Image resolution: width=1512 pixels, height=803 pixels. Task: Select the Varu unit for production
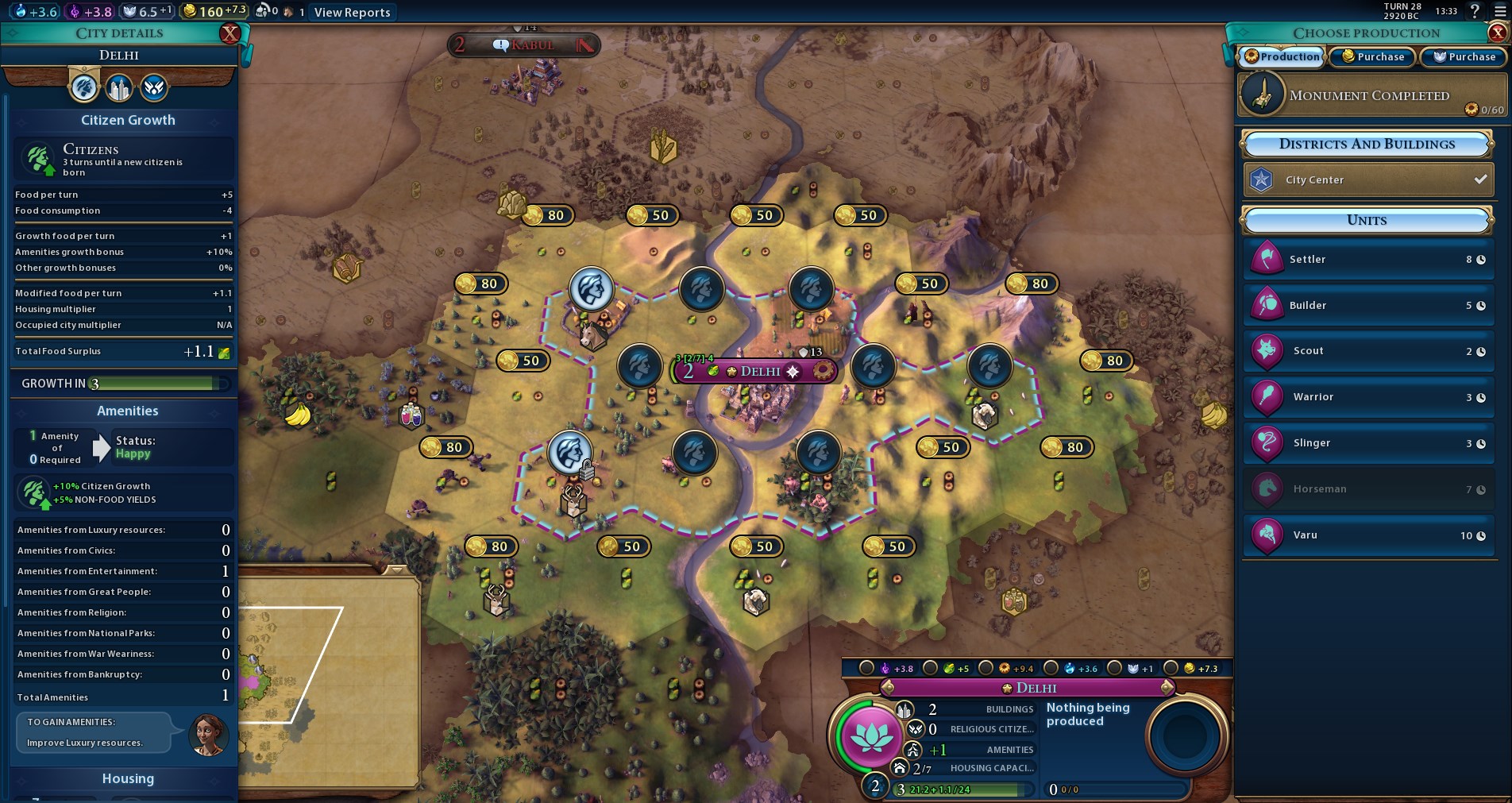[1367, 535]
